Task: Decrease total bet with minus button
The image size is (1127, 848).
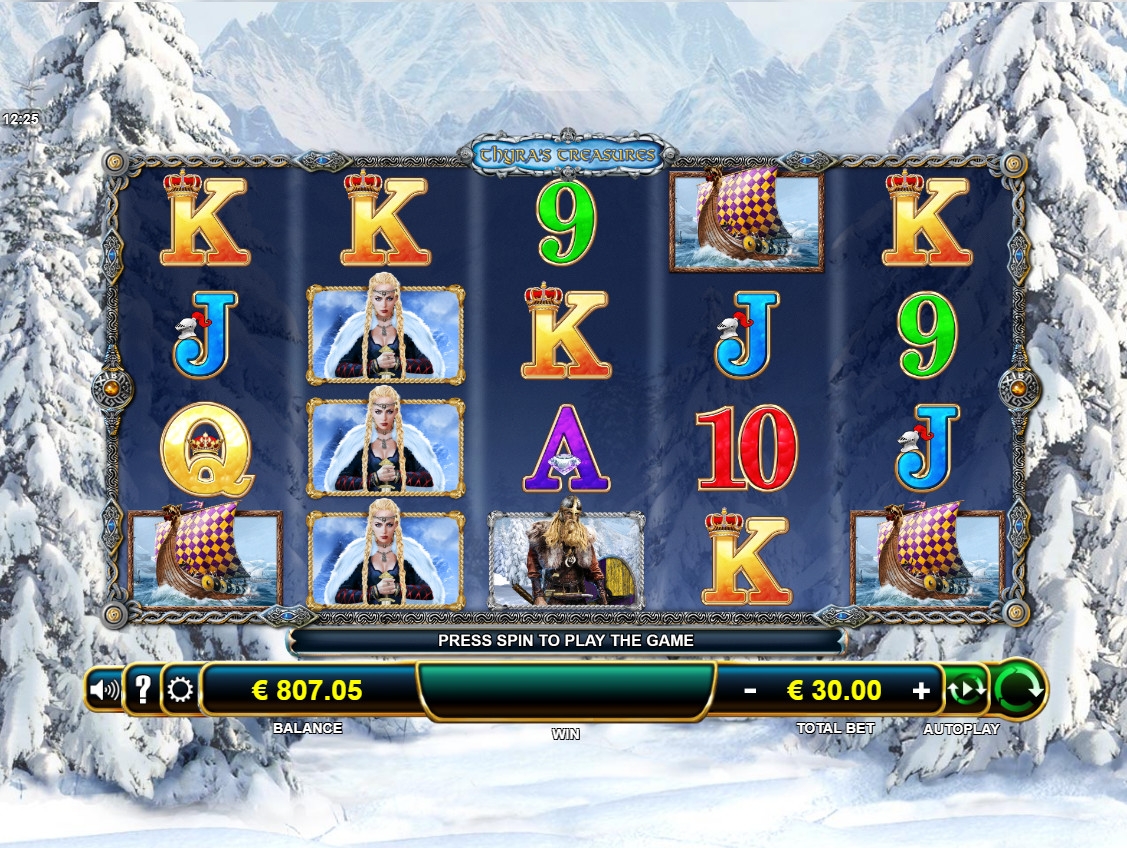Action: click(x=750, y=690)
